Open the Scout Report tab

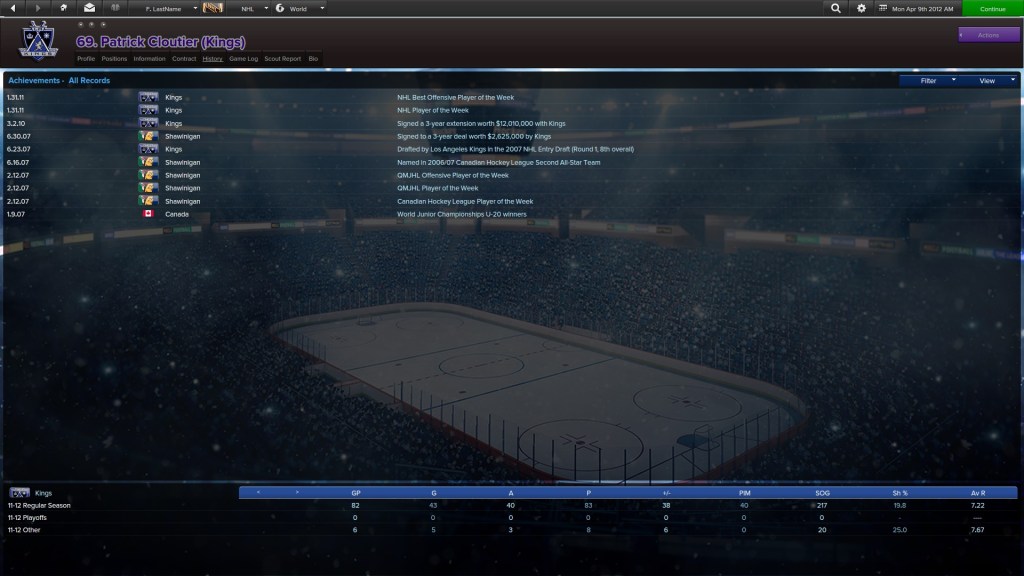282,59
